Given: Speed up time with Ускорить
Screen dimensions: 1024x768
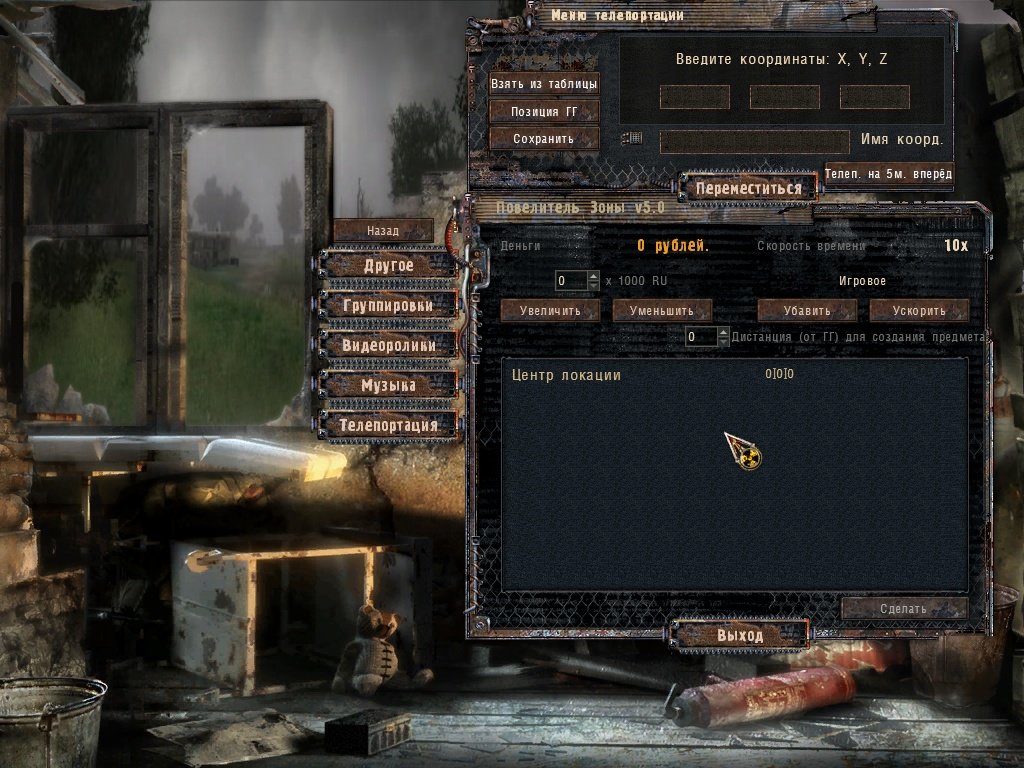Looking at the screenshot, I should click(919, 310).
